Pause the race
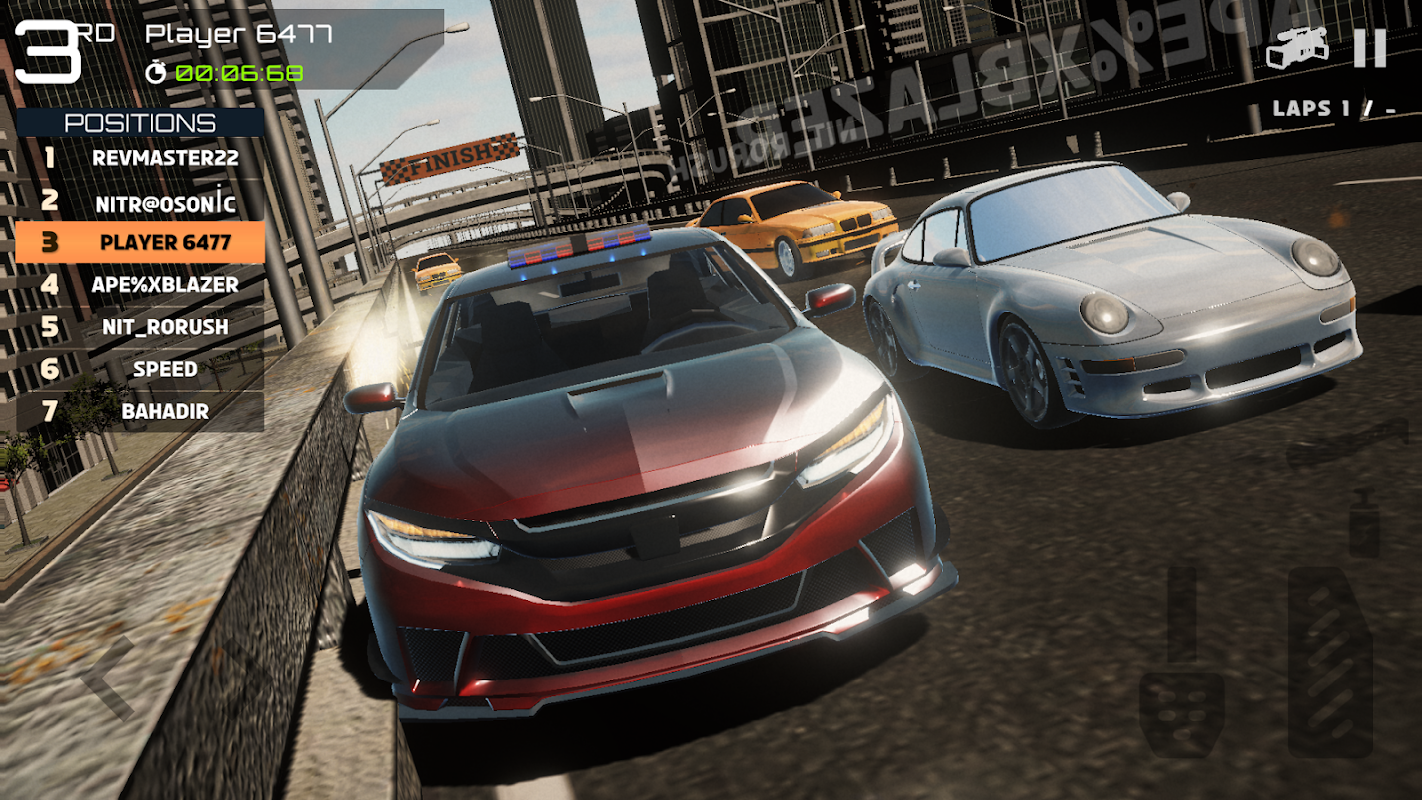1422x800 pixels. click(1370, 48)
